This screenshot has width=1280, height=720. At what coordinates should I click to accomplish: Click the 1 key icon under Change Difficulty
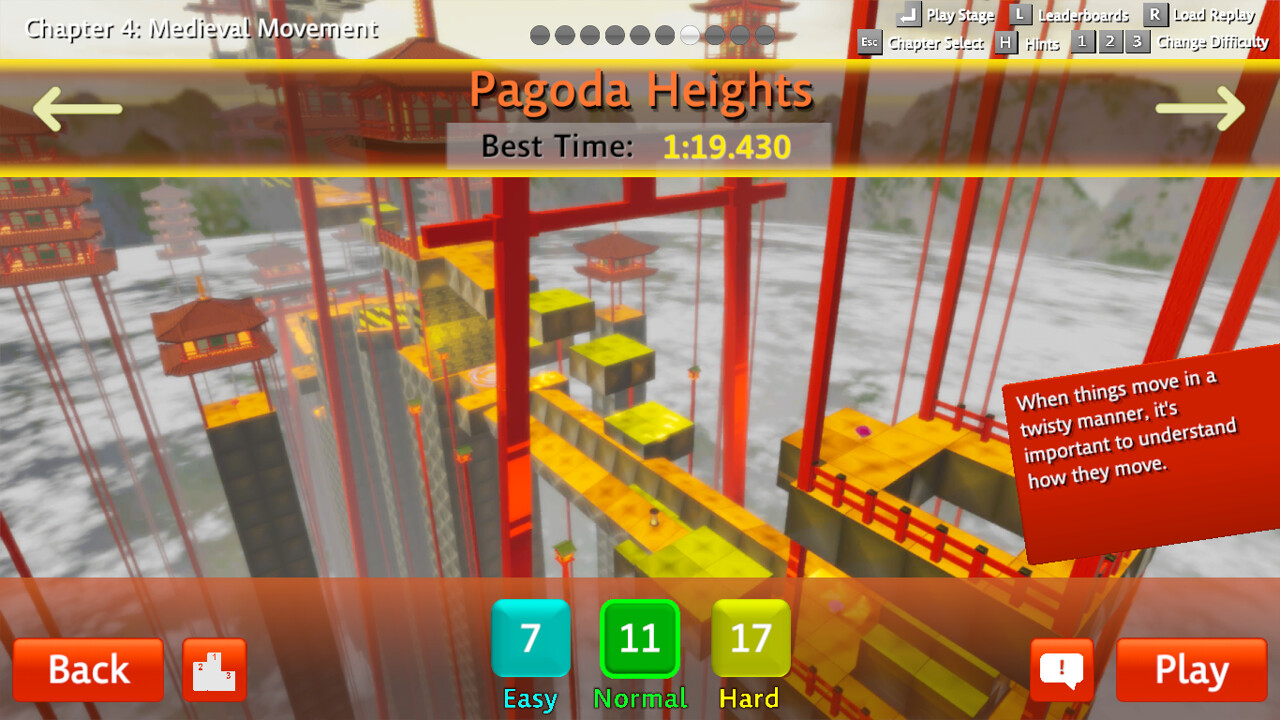tap(1082, 43)
